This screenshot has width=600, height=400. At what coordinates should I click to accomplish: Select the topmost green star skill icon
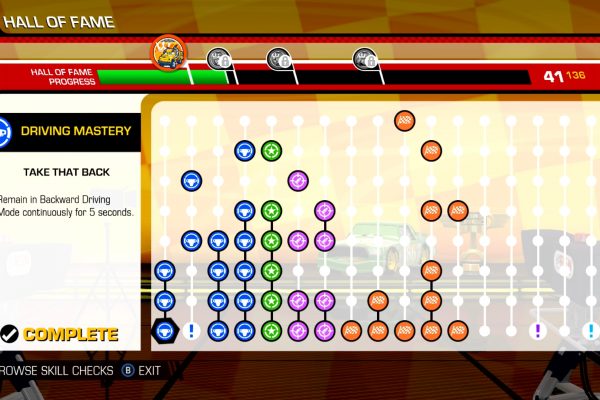271,151
